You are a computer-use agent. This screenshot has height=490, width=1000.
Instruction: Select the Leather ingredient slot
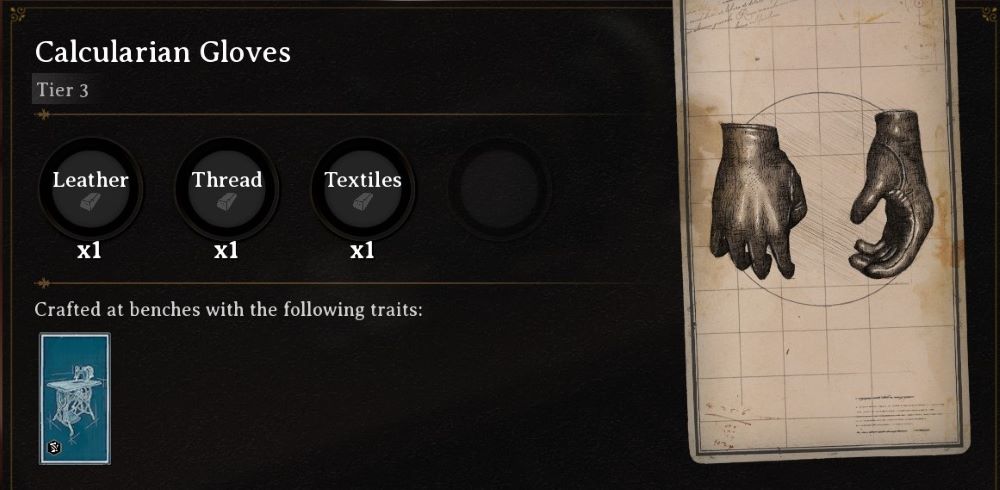pyautogui.click(x=90, y=188)
